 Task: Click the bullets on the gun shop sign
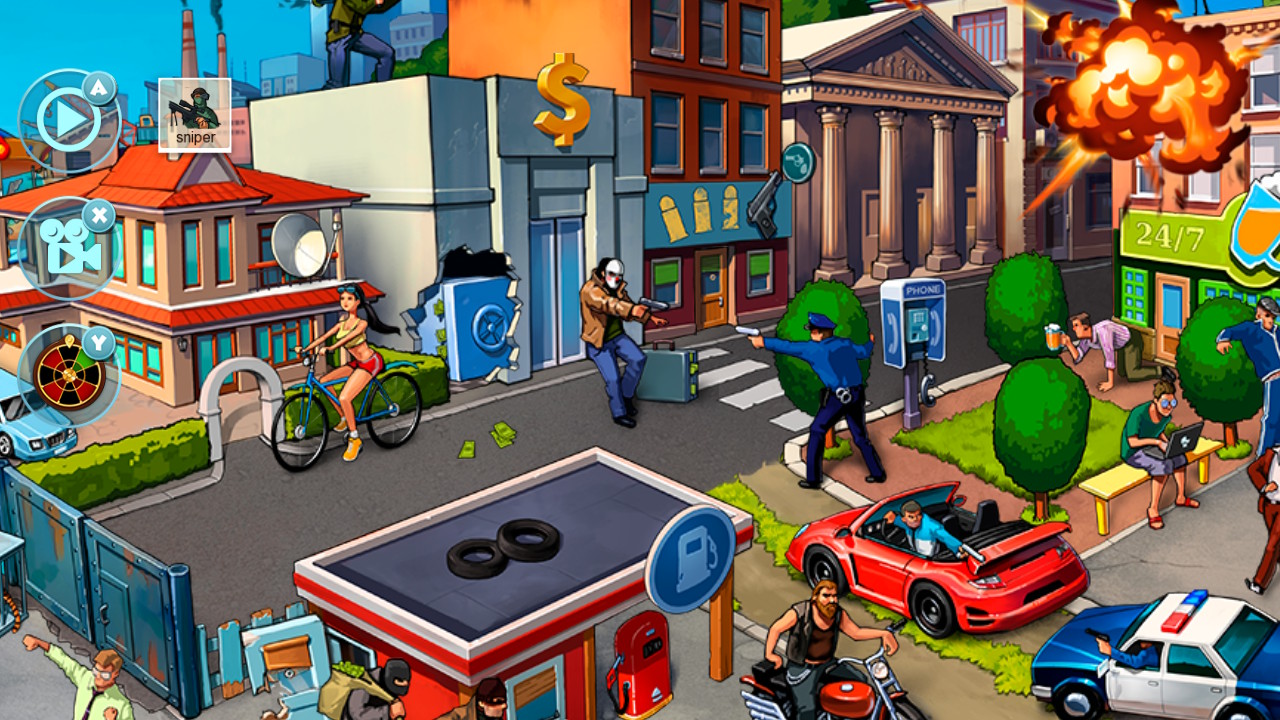[700, 213]
